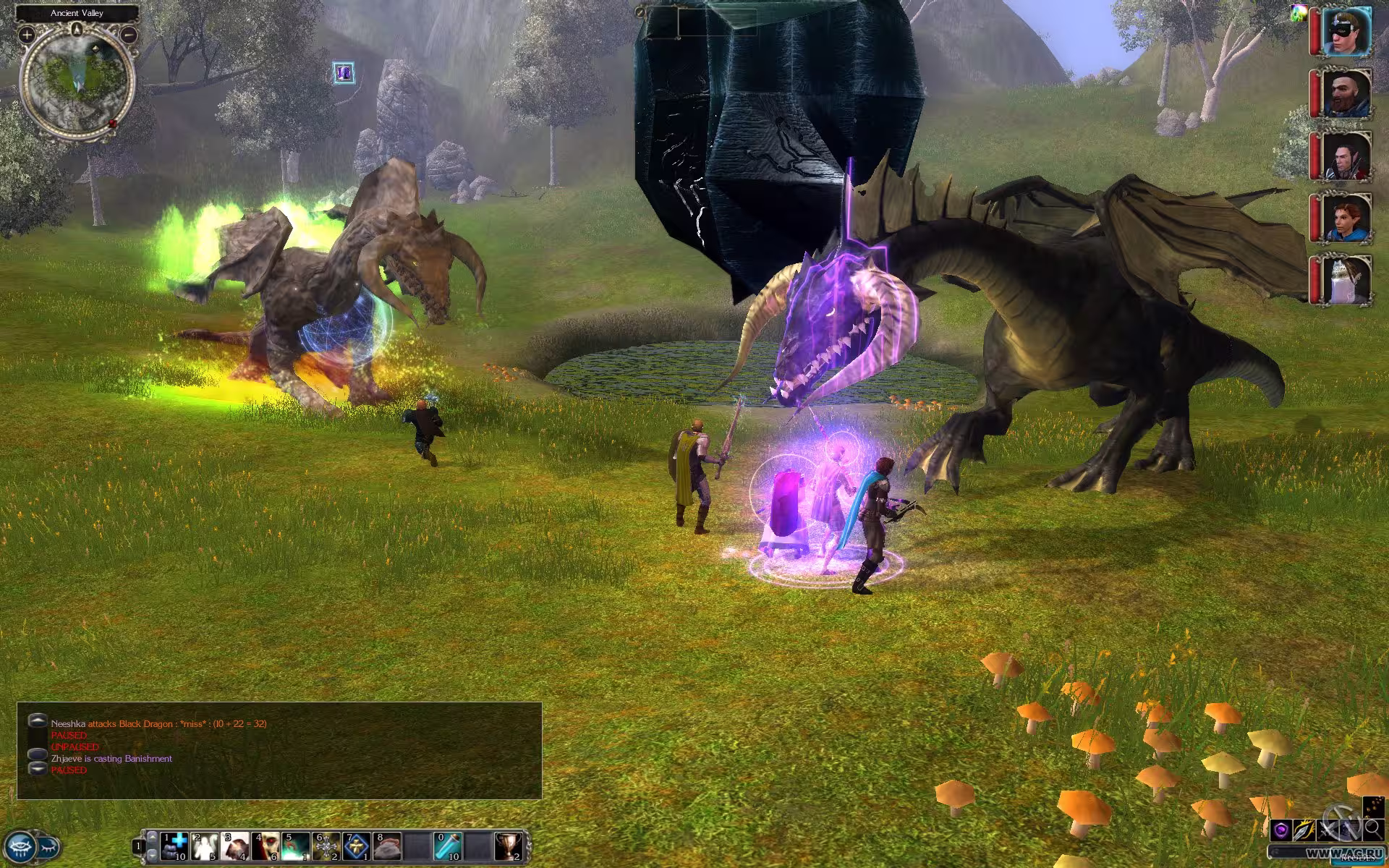Activate the magnifying glass search mode
The height and width of the screenshot is (868, 1389).
pyautogui.click(x=1372, y=829)
